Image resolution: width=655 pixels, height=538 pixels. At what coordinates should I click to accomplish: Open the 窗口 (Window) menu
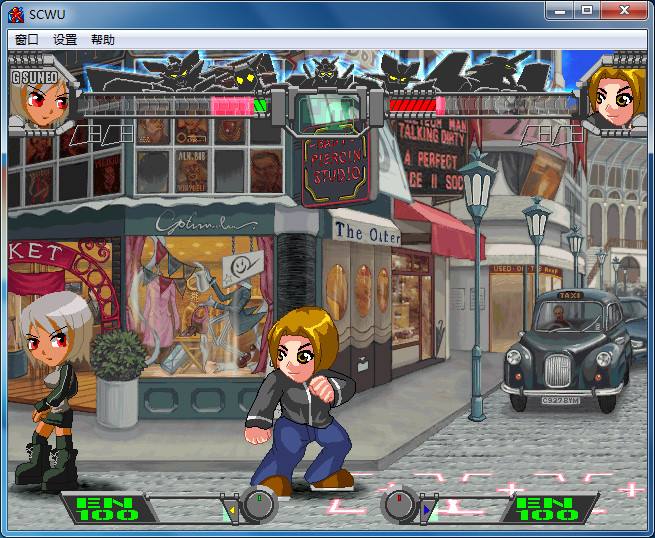27,40
